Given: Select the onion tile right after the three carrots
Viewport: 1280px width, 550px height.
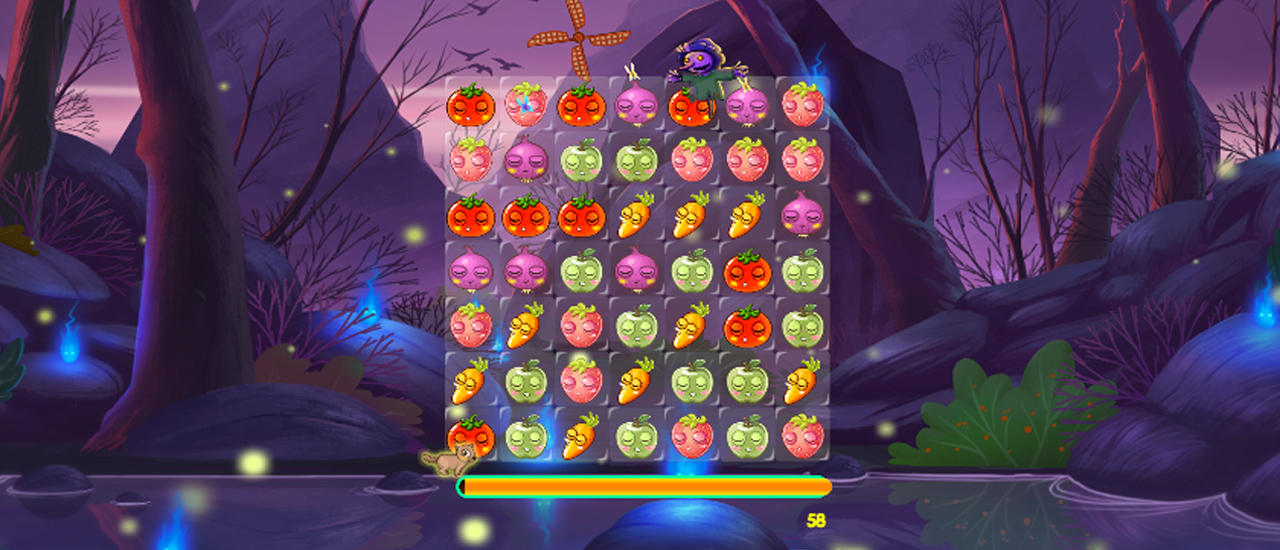Looking at the screenshot, I should coord(802,215).
